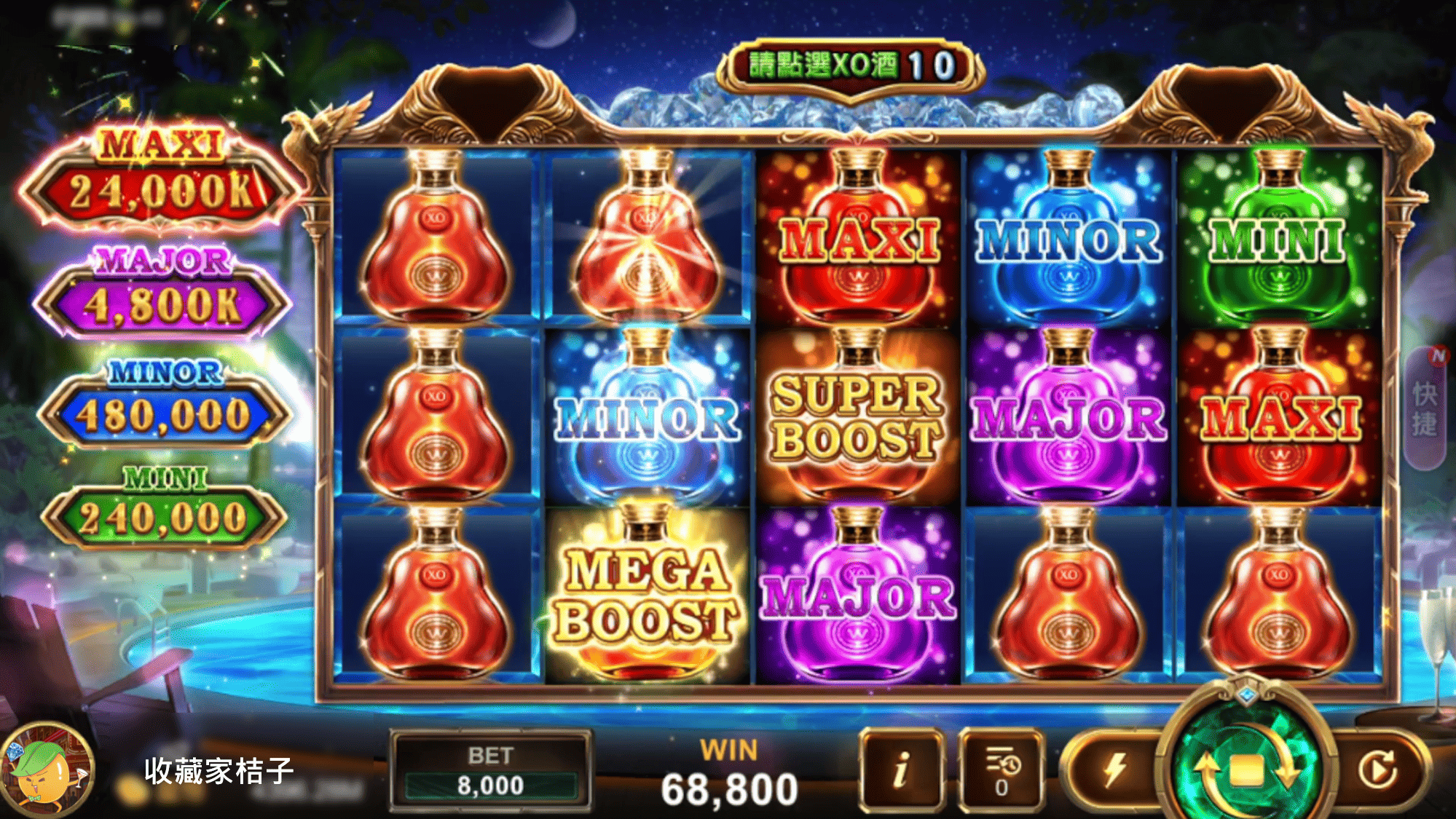Tap the red XO bottle in top-left reel
The image size is (1456, 819).
click(x=435, y=233)
